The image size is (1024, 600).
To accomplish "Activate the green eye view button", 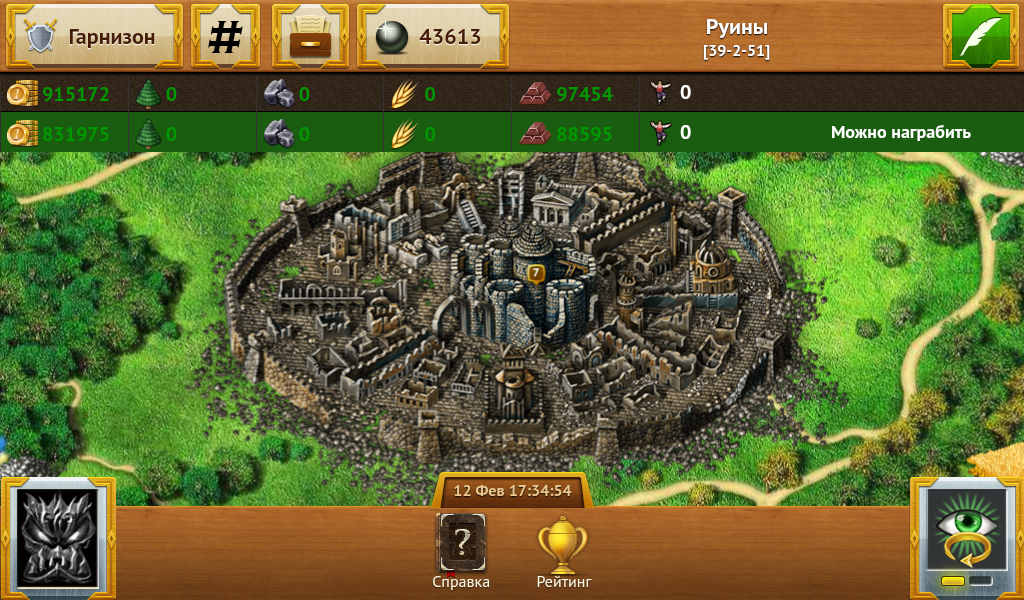I will [966, 538].
